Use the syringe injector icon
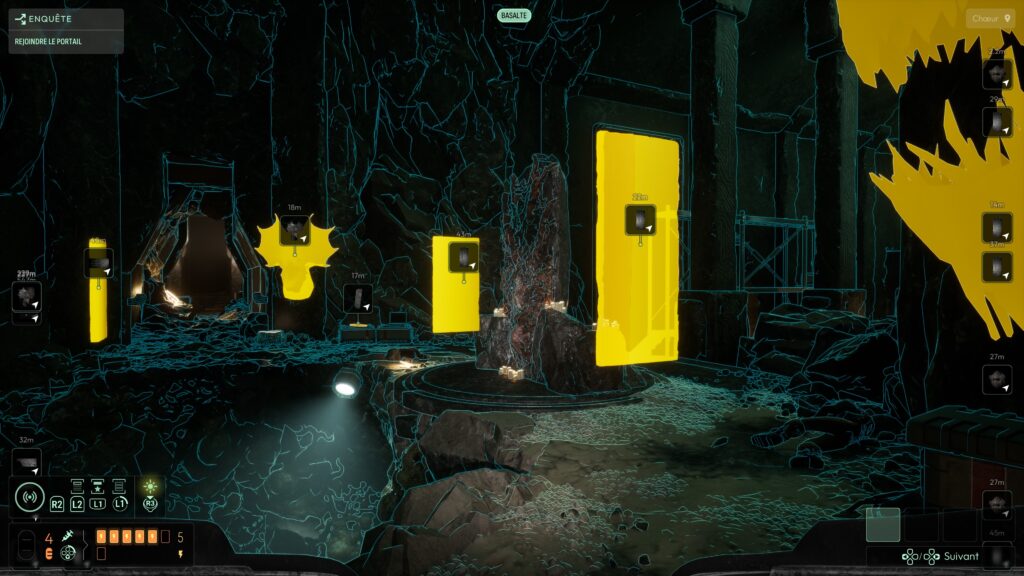The height and width of the screenshot is (576, 1024). 68,538
